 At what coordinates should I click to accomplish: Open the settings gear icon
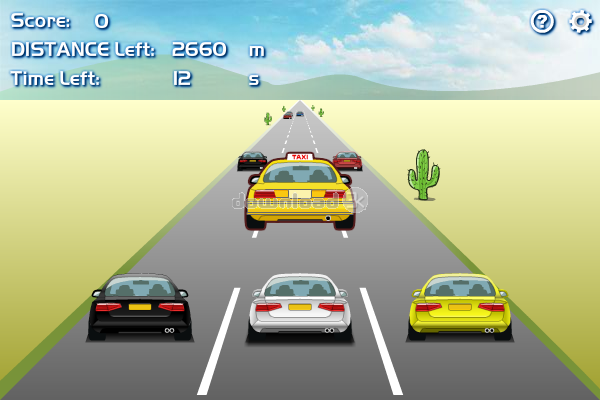coord(580,21)
